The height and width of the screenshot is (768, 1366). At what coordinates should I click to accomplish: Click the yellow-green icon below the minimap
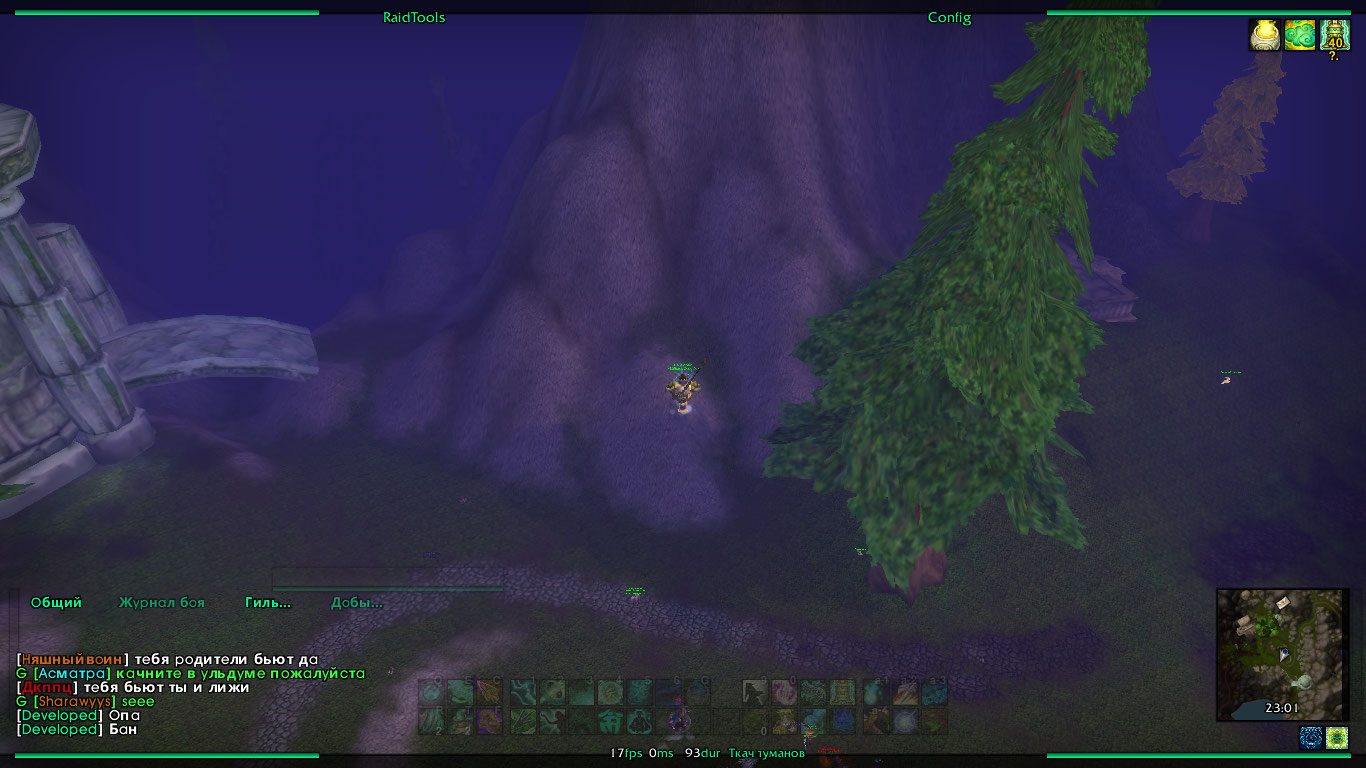1337,738
